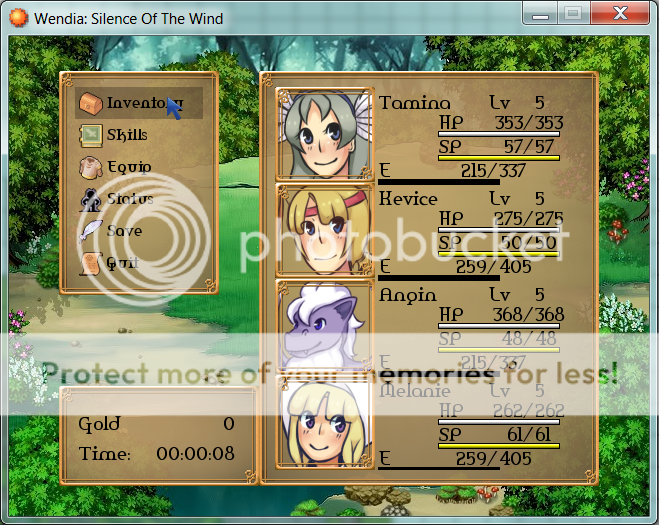Select Tamina's character portrait
Image resolution: width=659 pixels, height=525 pixels.
pyautogui.click(x=324, y=135)
